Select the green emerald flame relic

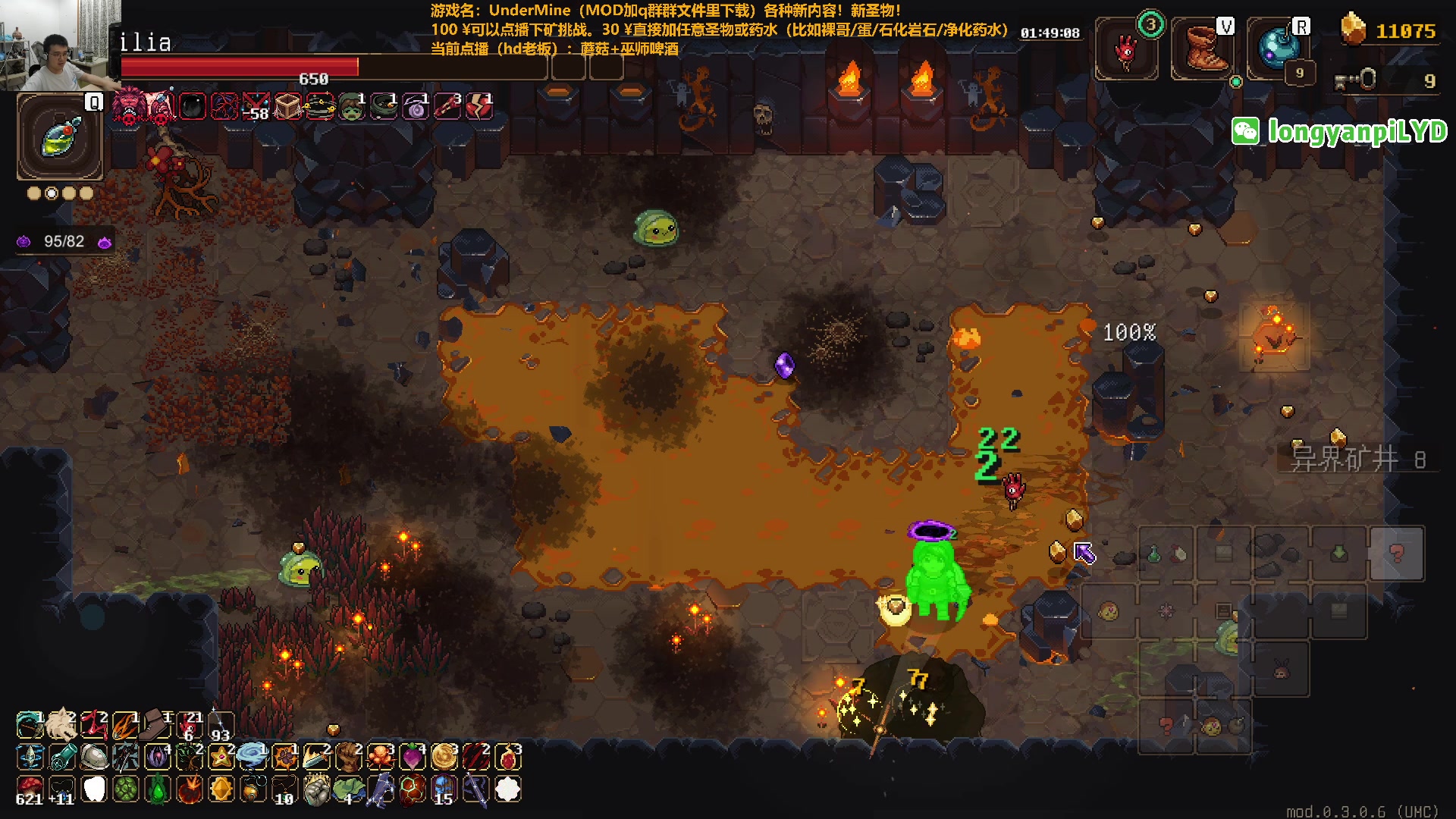pyautogui.click(x=158, y=789)
